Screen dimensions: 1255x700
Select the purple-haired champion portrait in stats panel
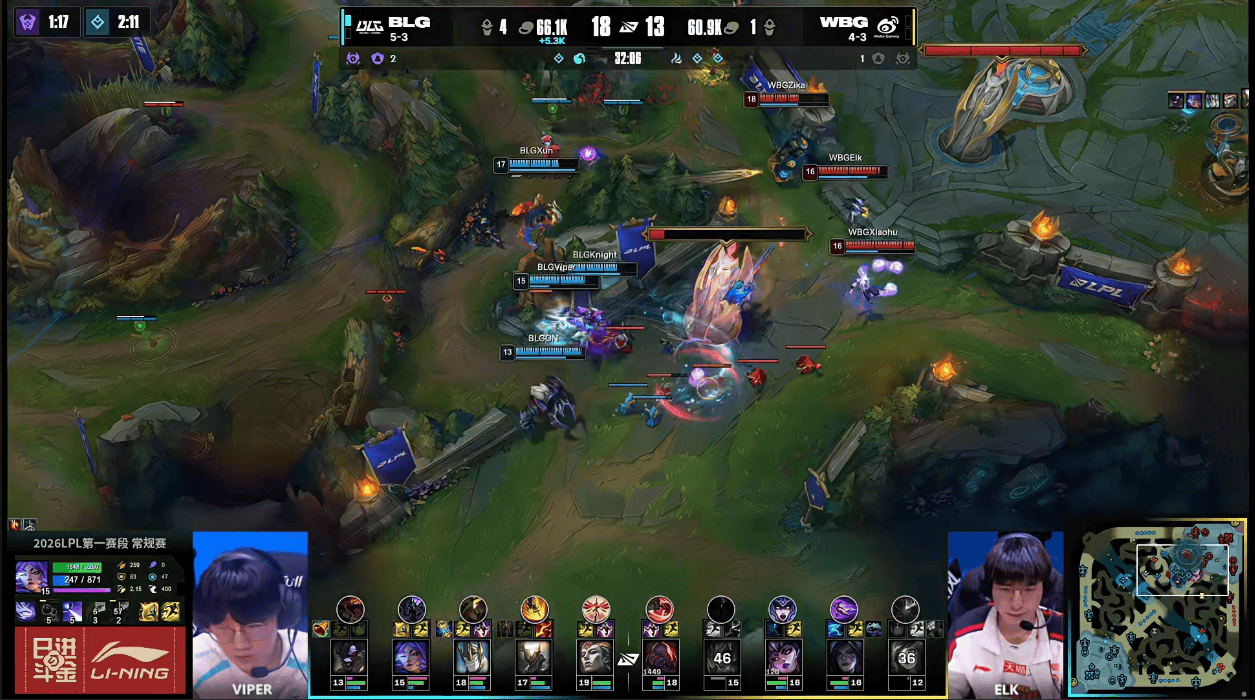pyautogui.click(x=30, y=576)
